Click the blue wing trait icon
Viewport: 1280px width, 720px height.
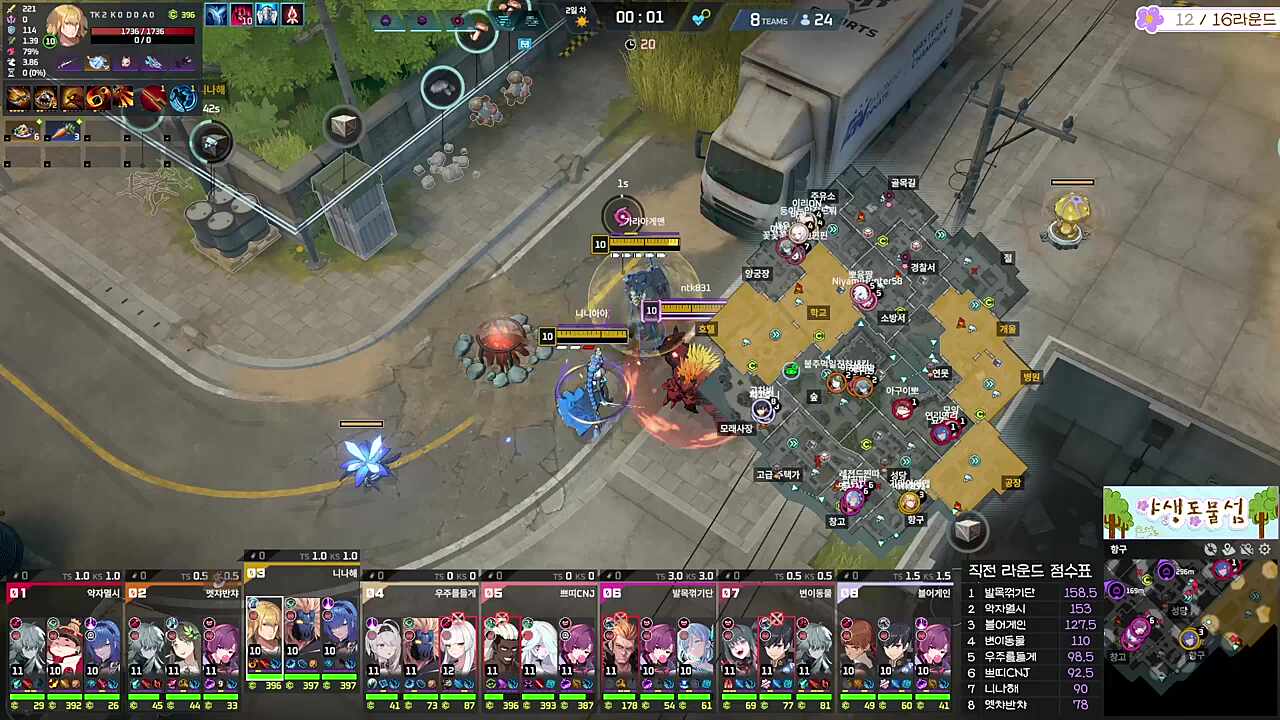point(216,15)
